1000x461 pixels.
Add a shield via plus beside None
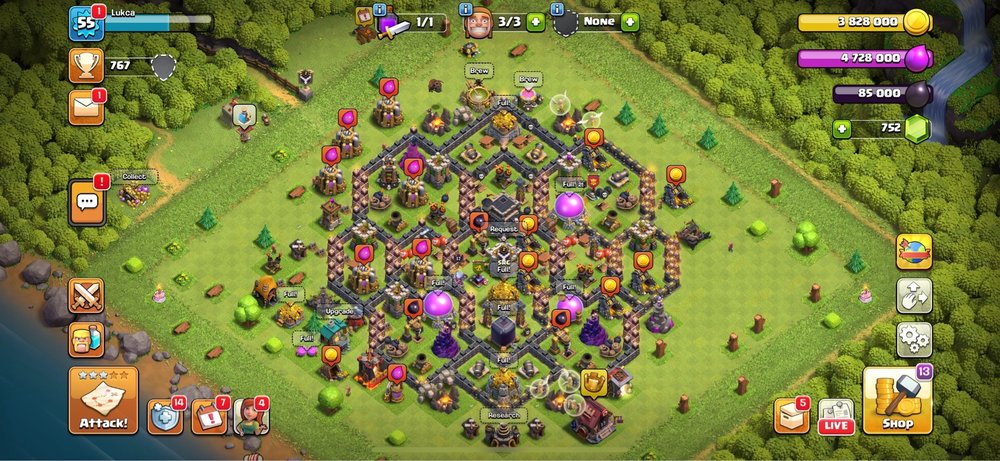coord(629,21)
